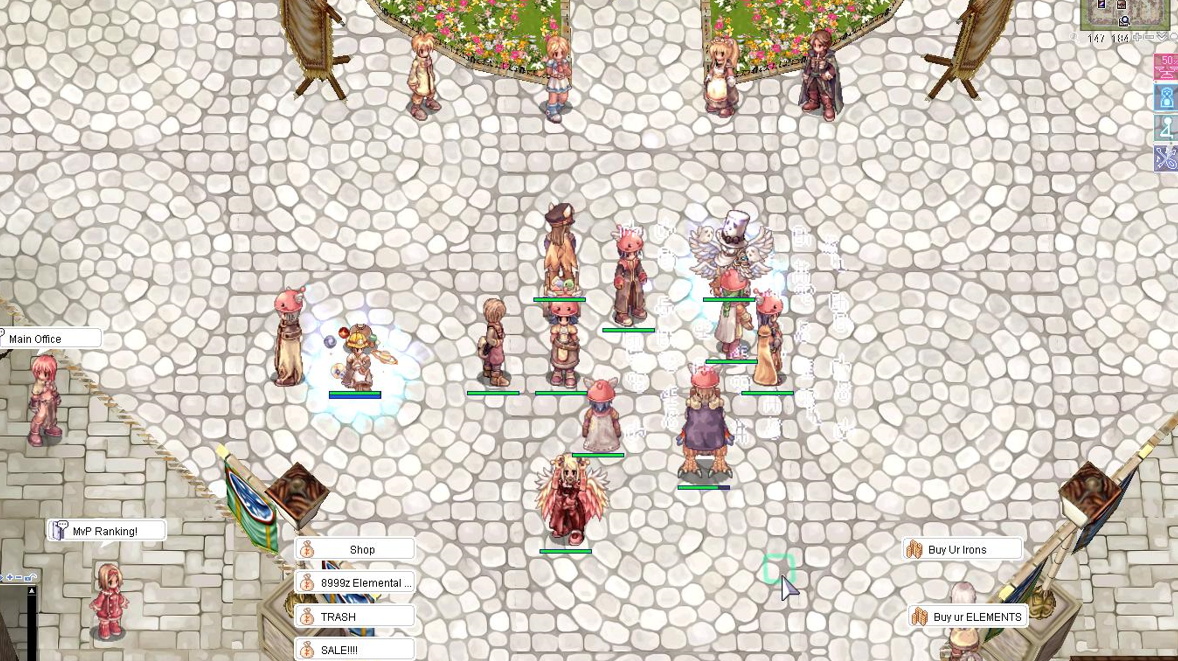
Task: Enter the Main Office chat room
Action: (50, 339)
